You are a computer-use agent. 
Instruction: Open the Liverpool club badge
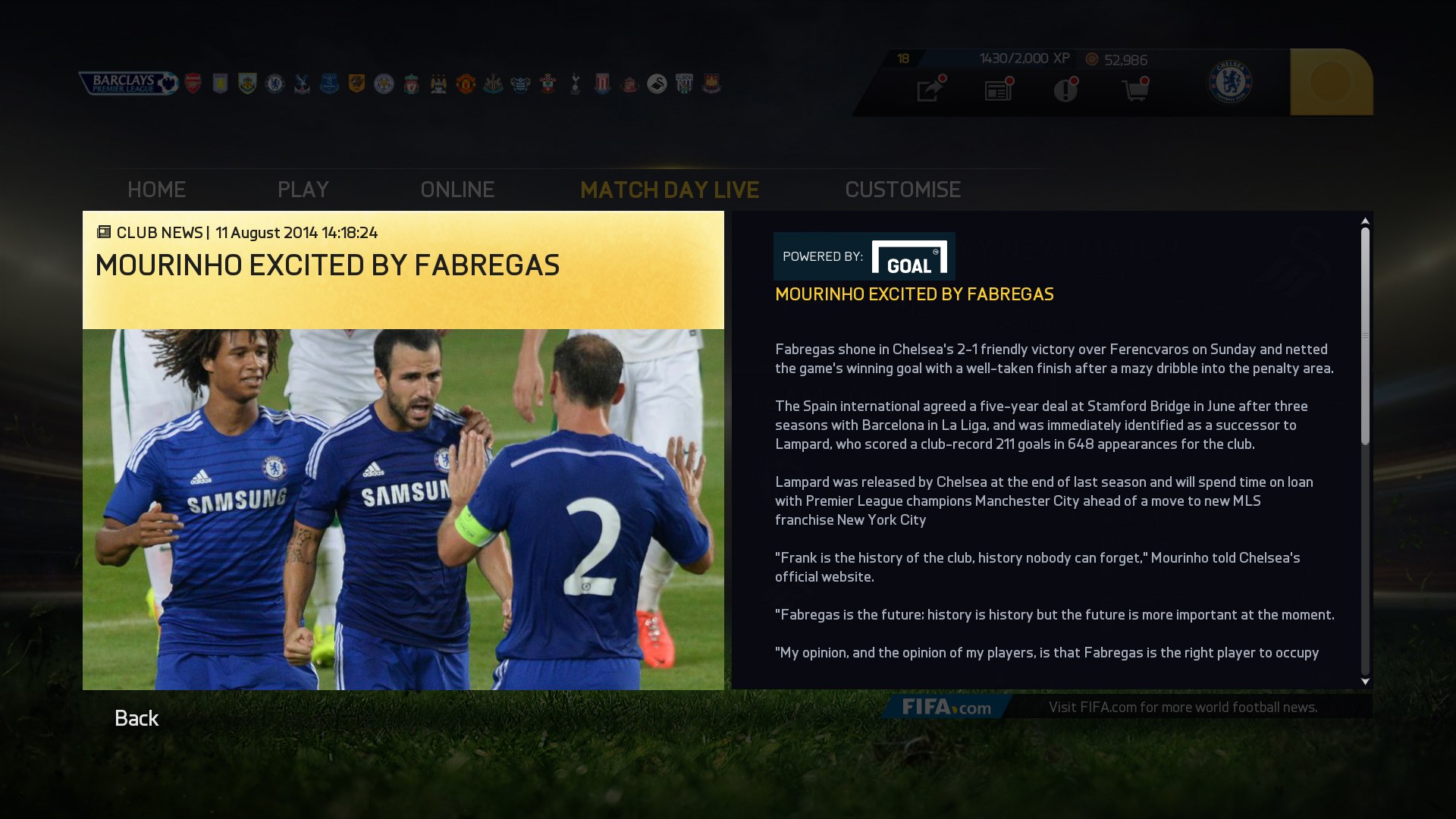(x=410, y=83)
